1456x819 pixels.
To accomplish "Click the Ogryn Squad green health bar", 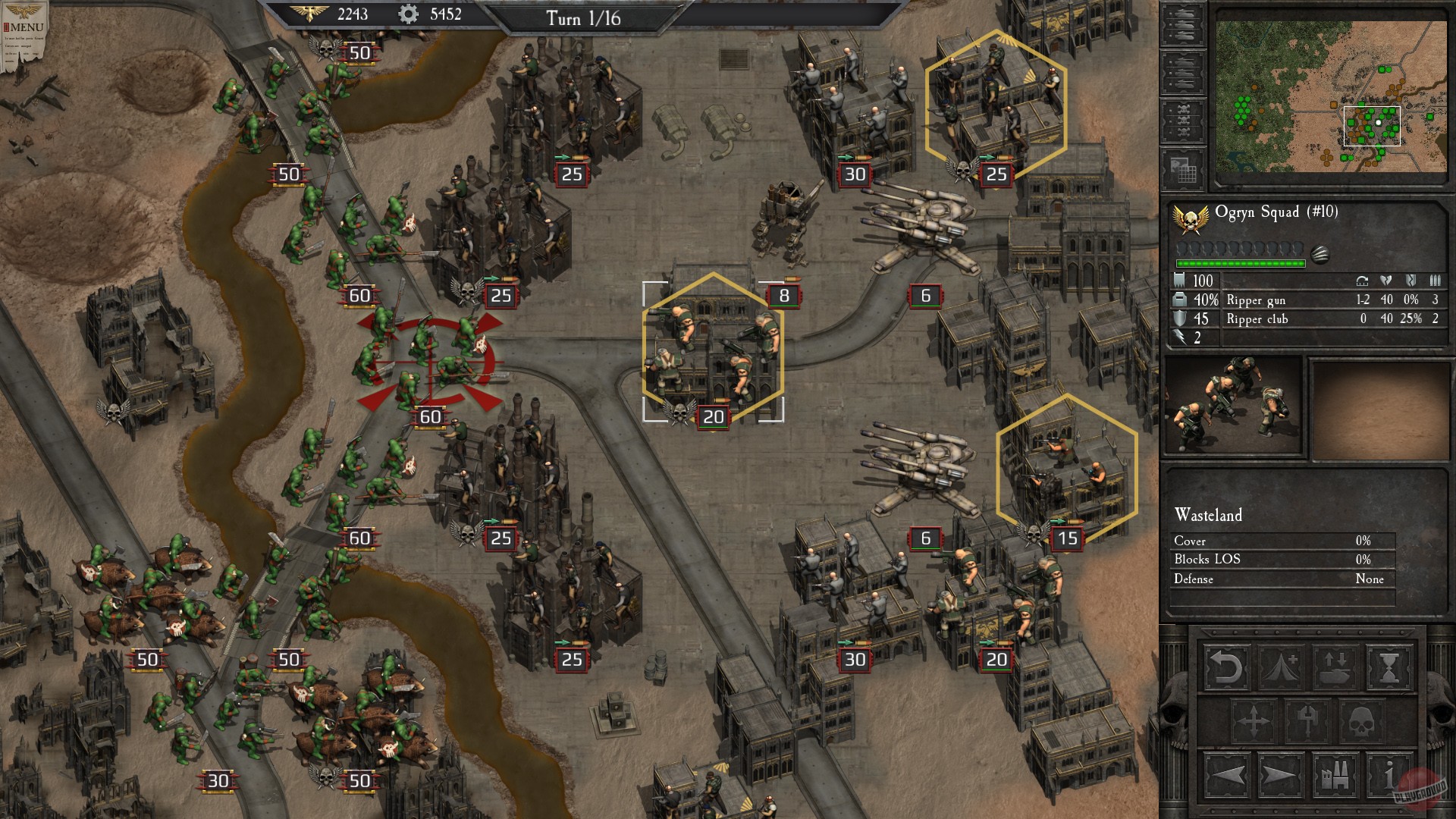I will point(1241,264).
